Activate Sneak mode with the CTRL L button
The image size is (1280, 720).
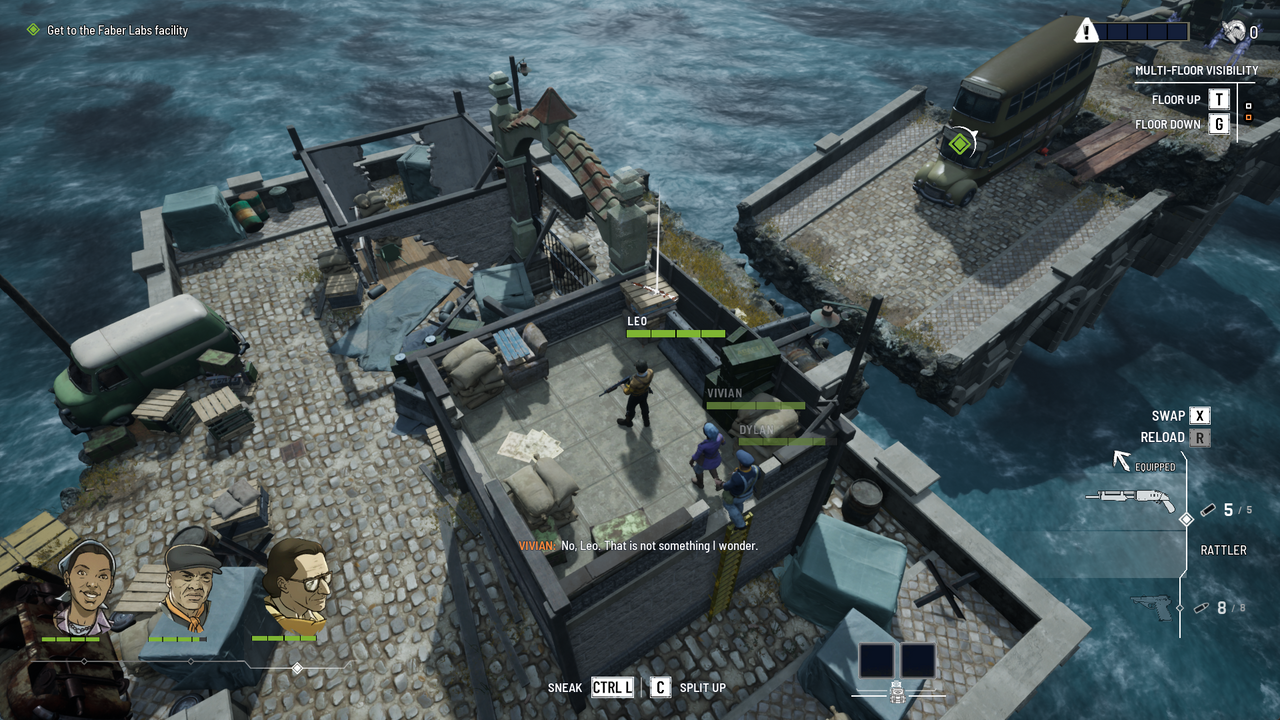point(611,688)
